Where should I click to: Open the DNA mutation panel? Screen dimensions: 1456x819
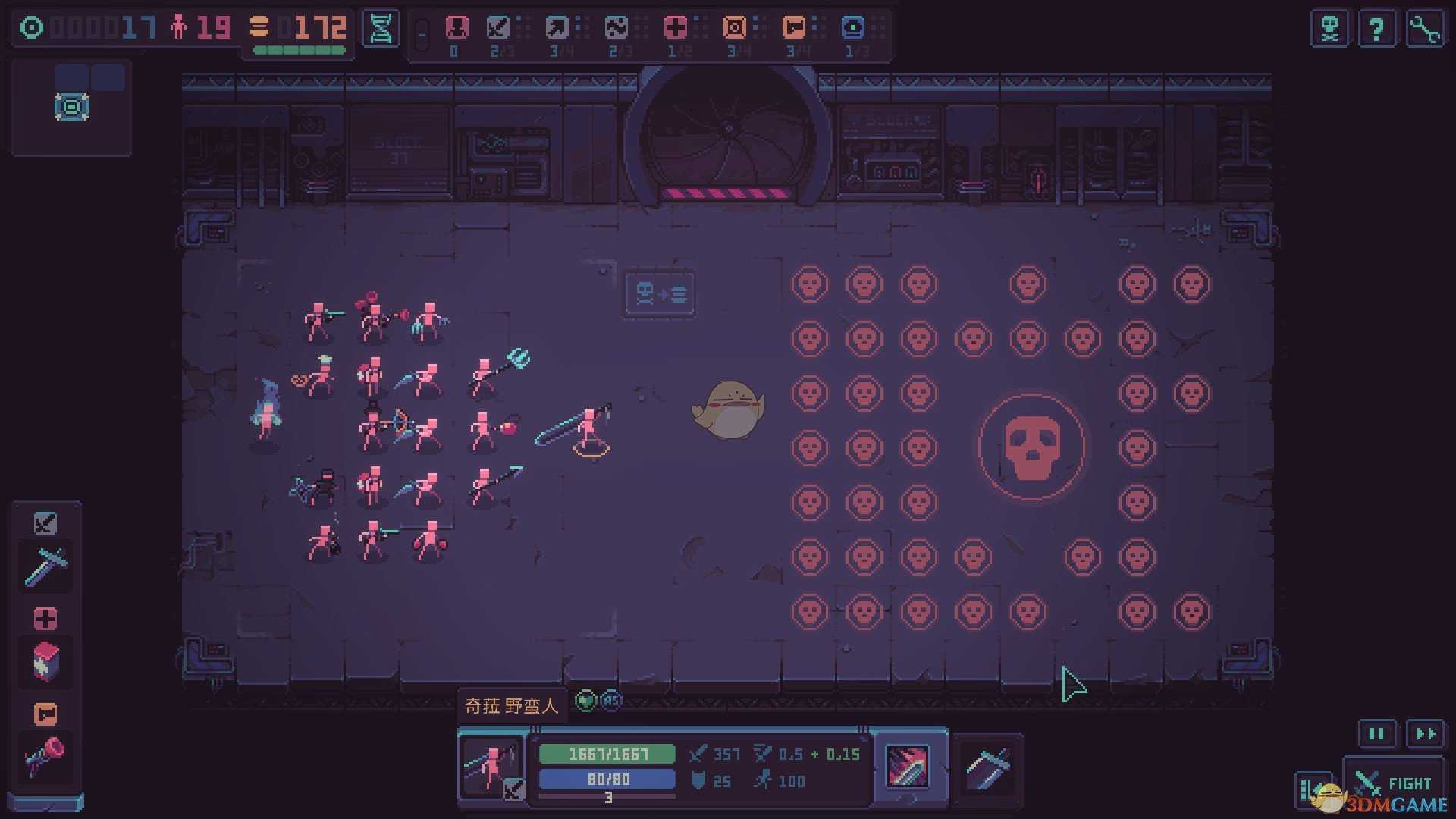(x=381, y=30)
